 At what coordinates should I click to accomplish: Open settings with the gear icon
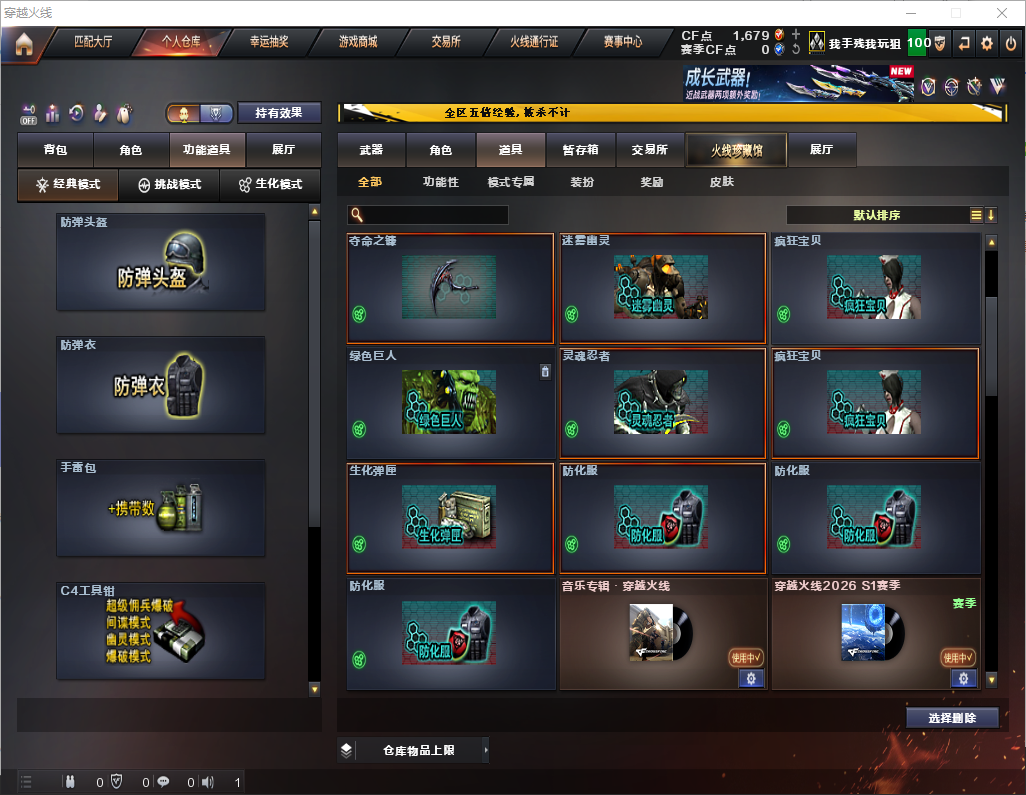click(987, 43)
